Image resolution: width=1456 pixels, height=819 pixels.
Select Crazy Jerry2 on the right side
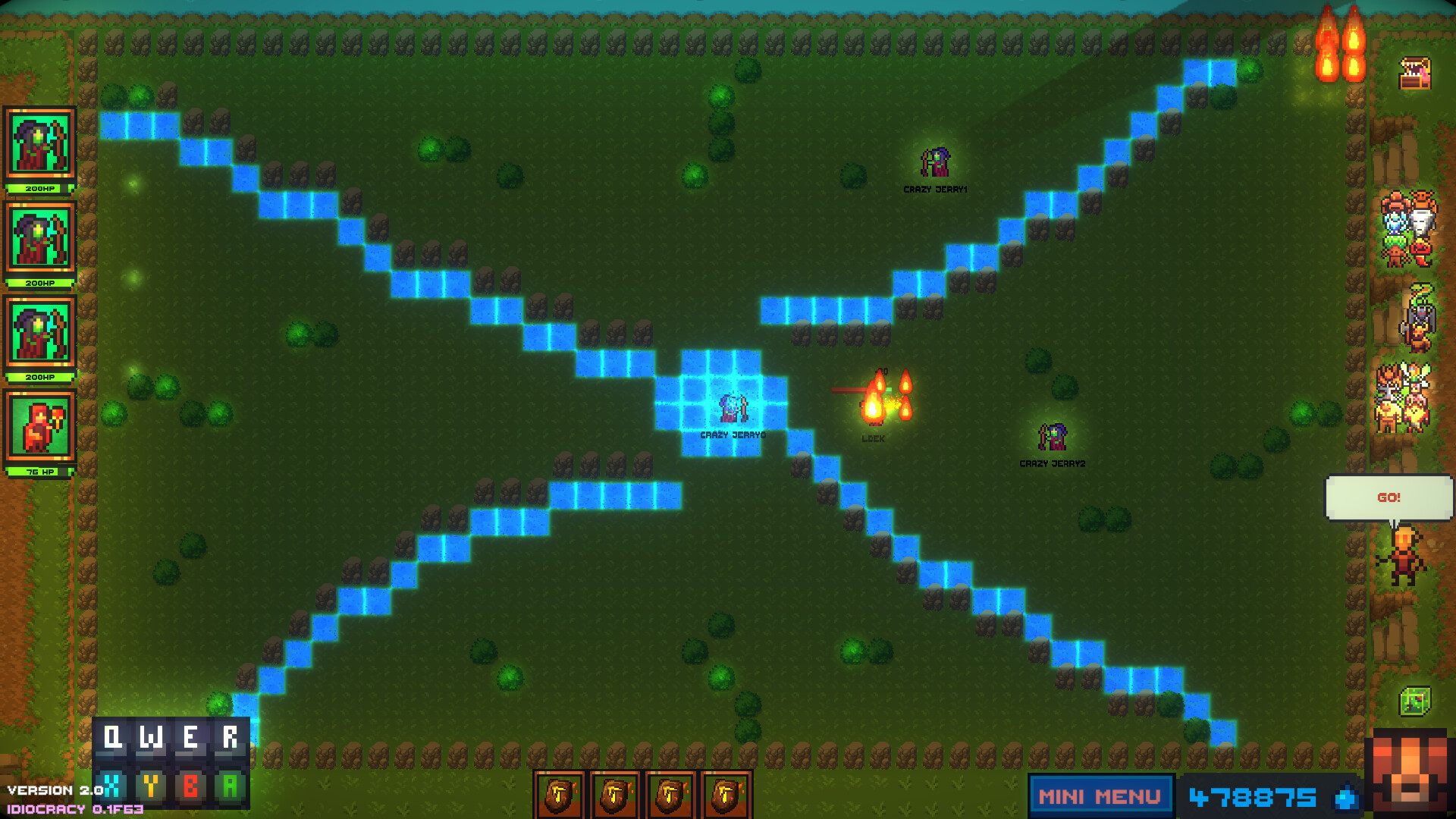tap(1053, 438)
